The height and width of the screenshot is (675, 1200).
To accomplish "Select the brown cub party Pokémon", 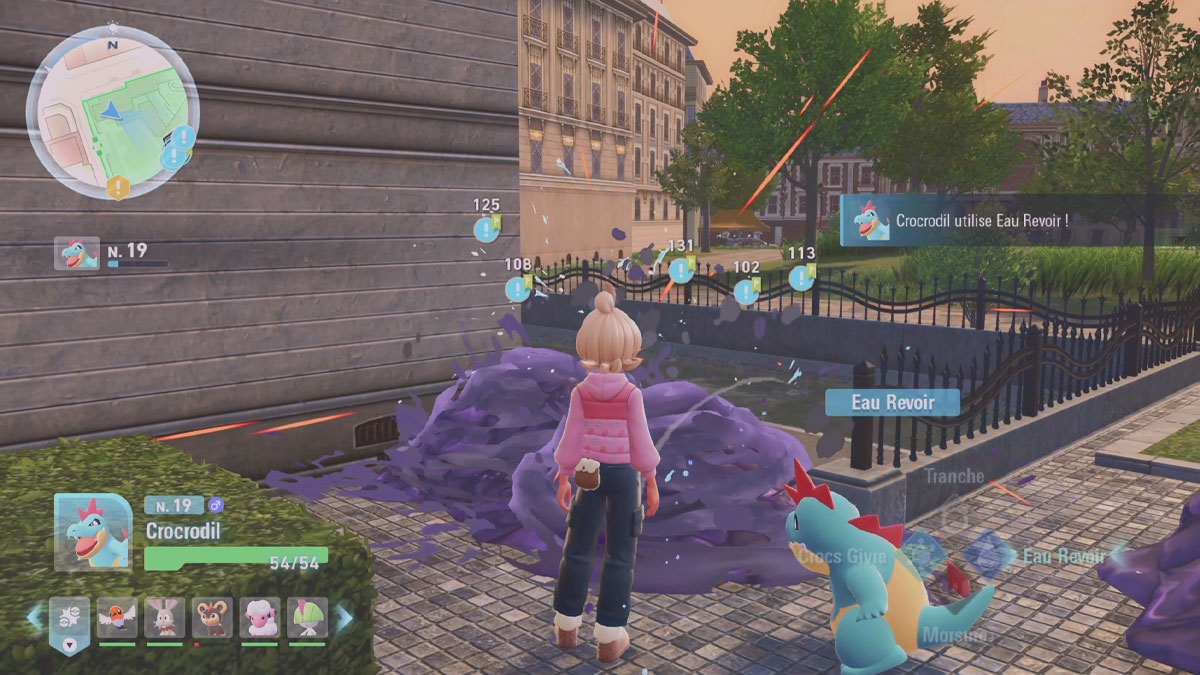I will pyautogui.click(x=213, y=618).
